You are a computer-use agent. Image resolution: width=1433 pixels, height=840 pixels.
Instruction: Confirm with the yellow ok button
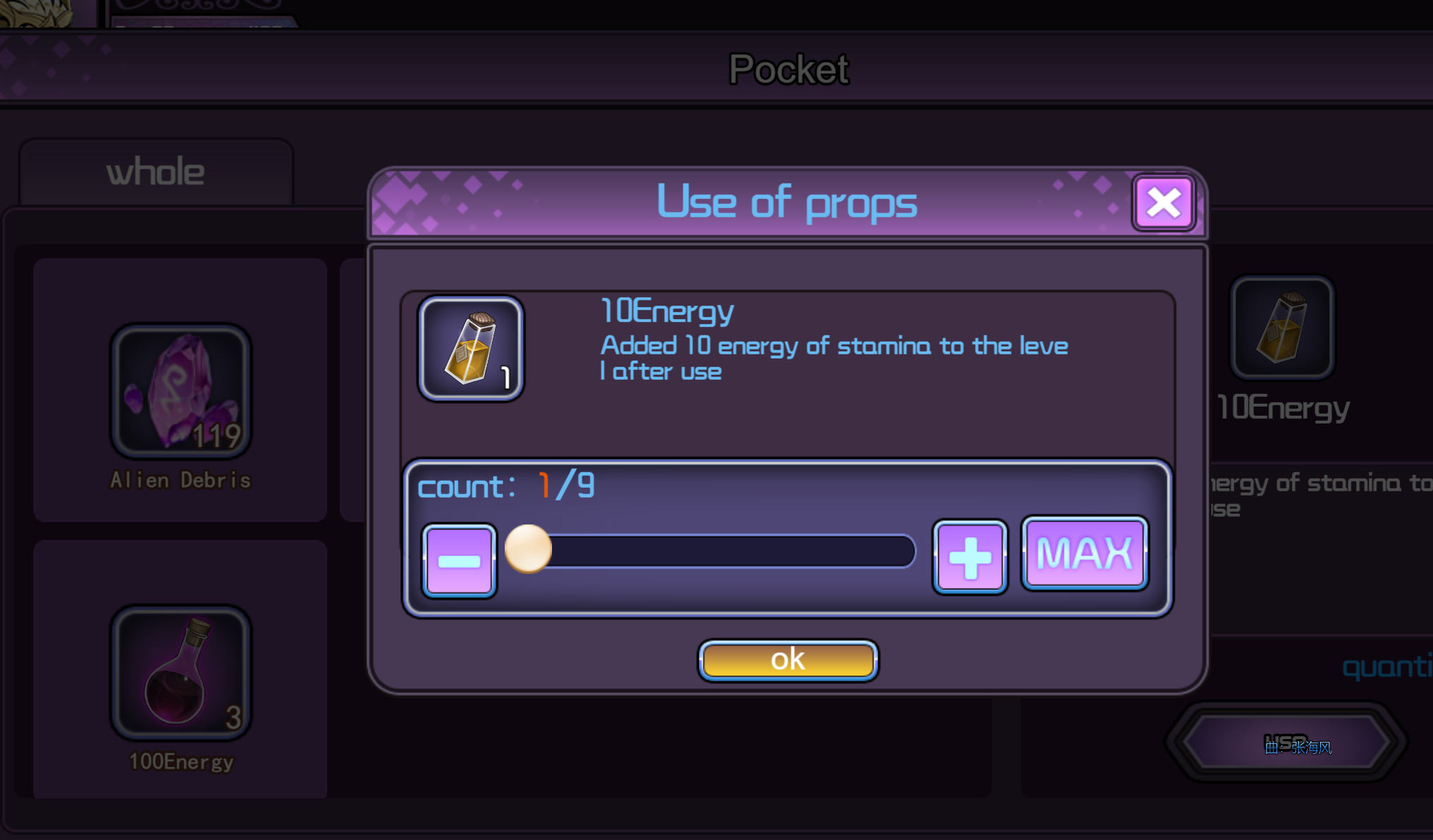click(788, 660)
